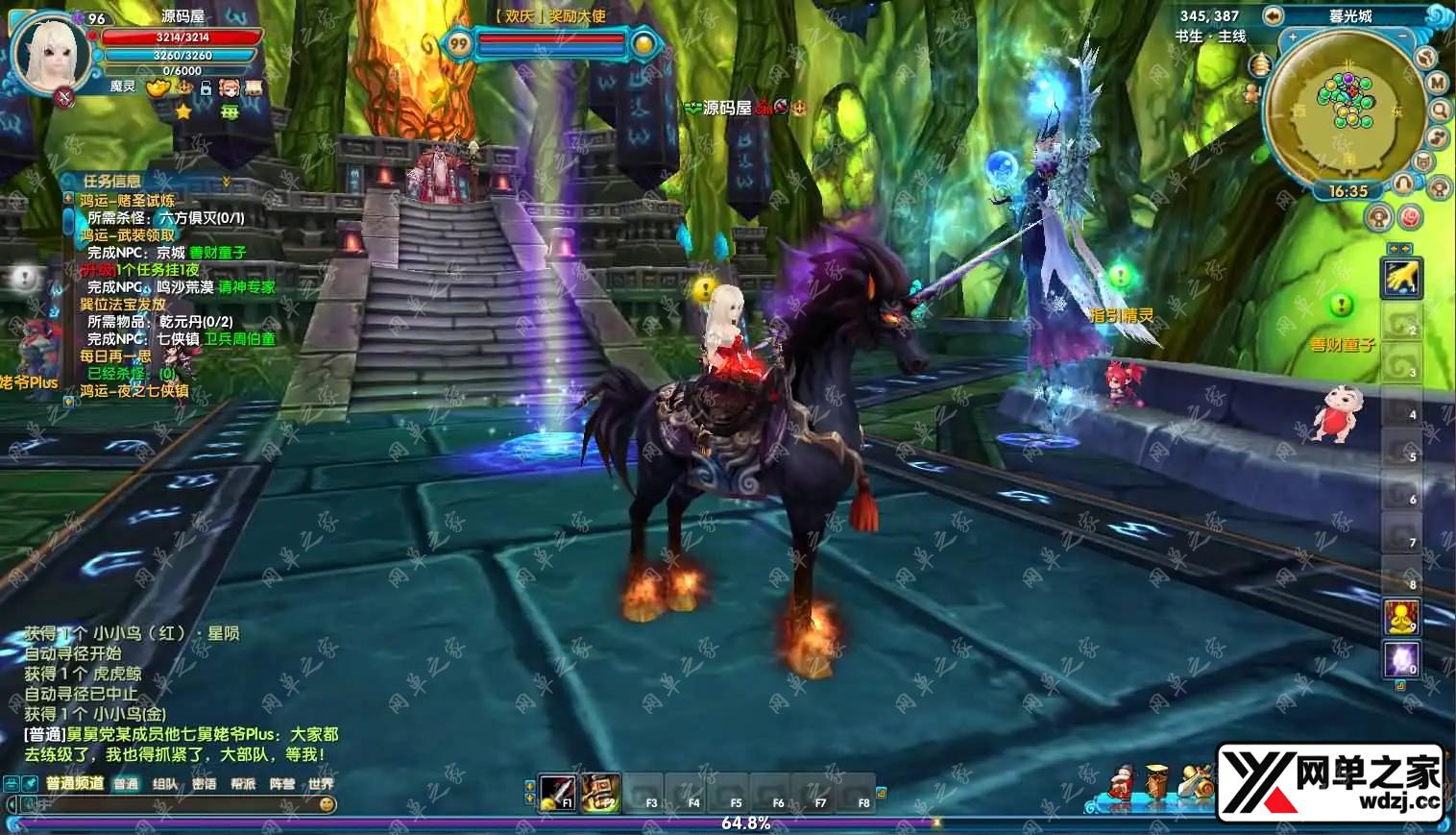Activate the claw skill in side bar

coord(1401,279)
